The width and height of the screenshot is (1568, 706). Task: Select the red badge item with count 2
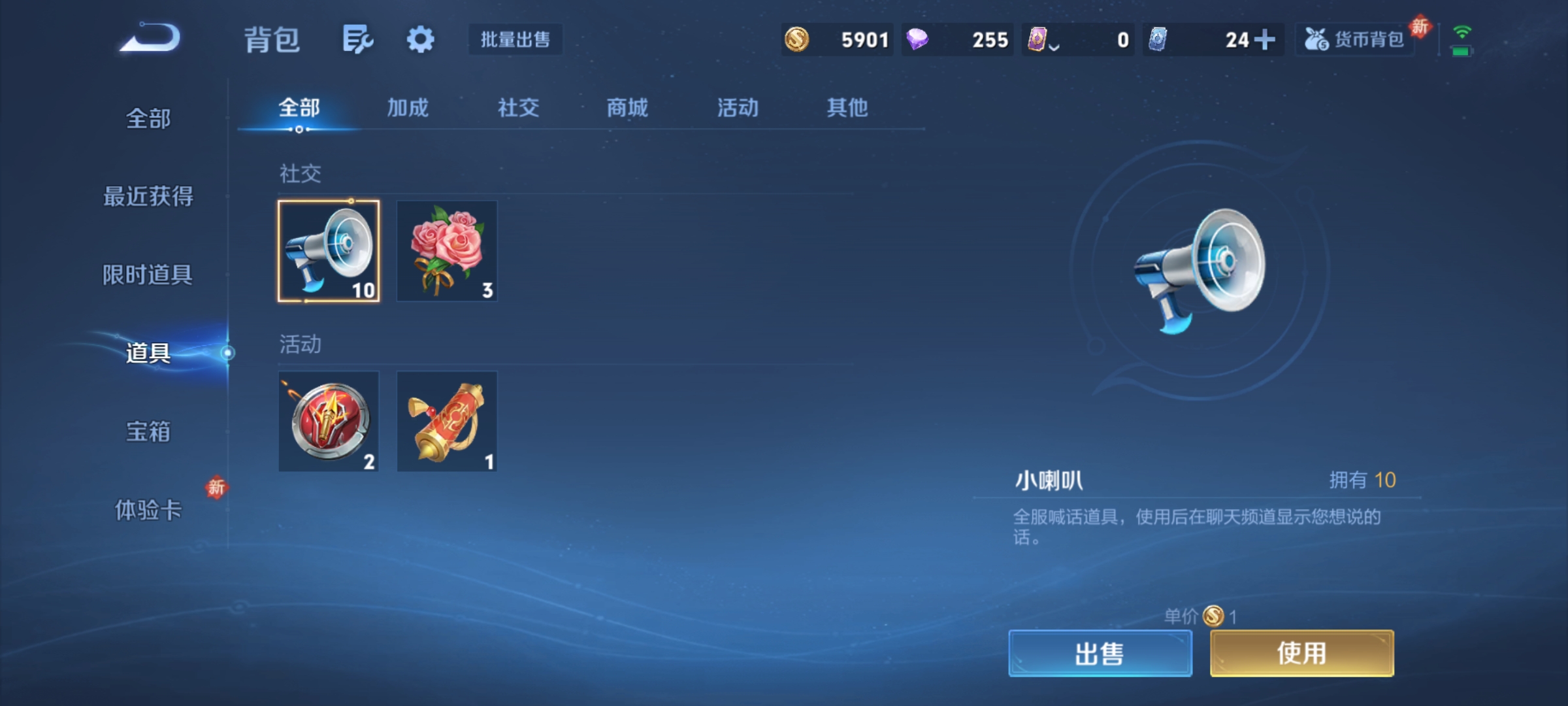tap(328, 422)
